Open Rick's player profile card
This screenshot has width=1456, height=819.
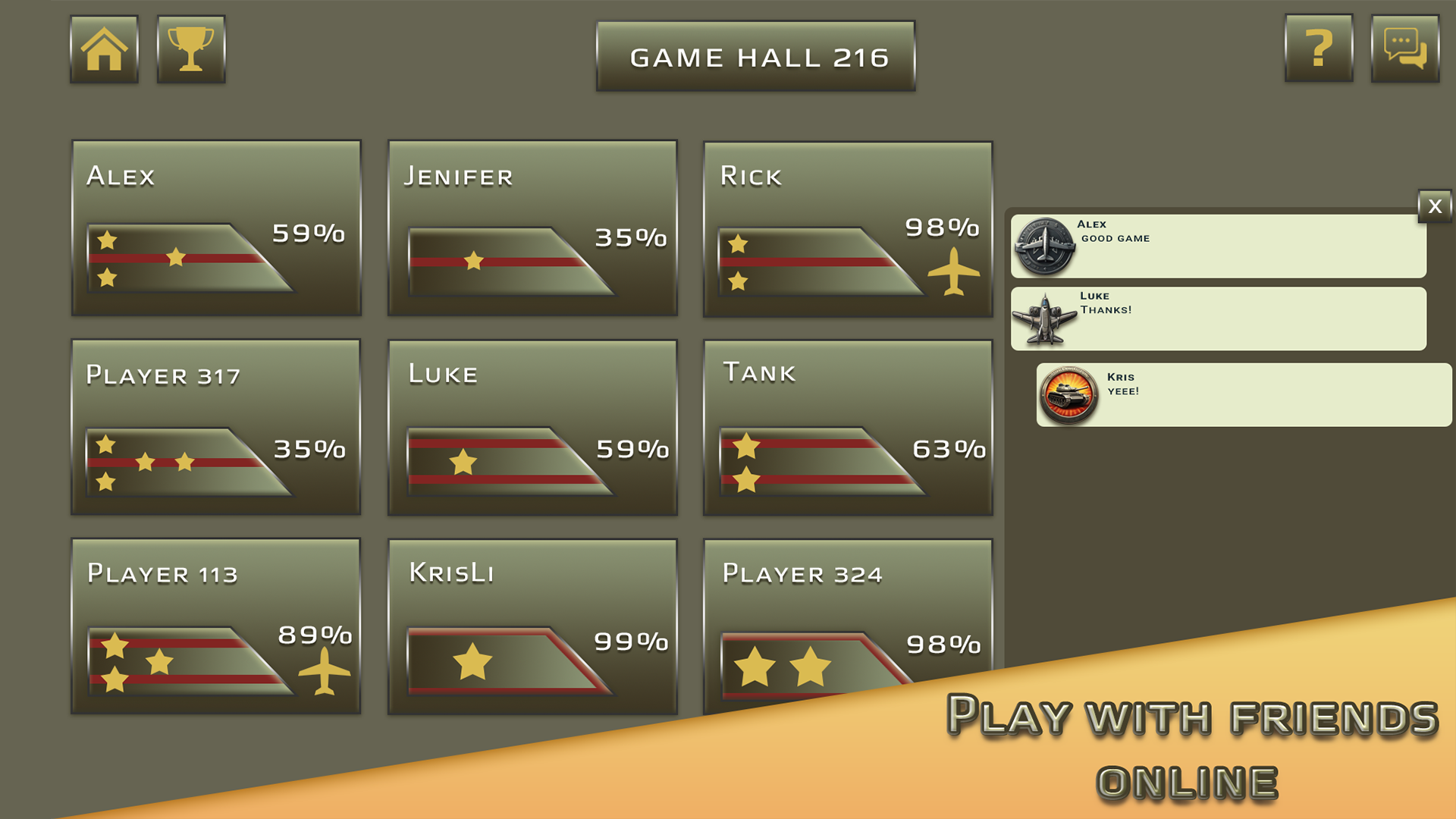847,226
